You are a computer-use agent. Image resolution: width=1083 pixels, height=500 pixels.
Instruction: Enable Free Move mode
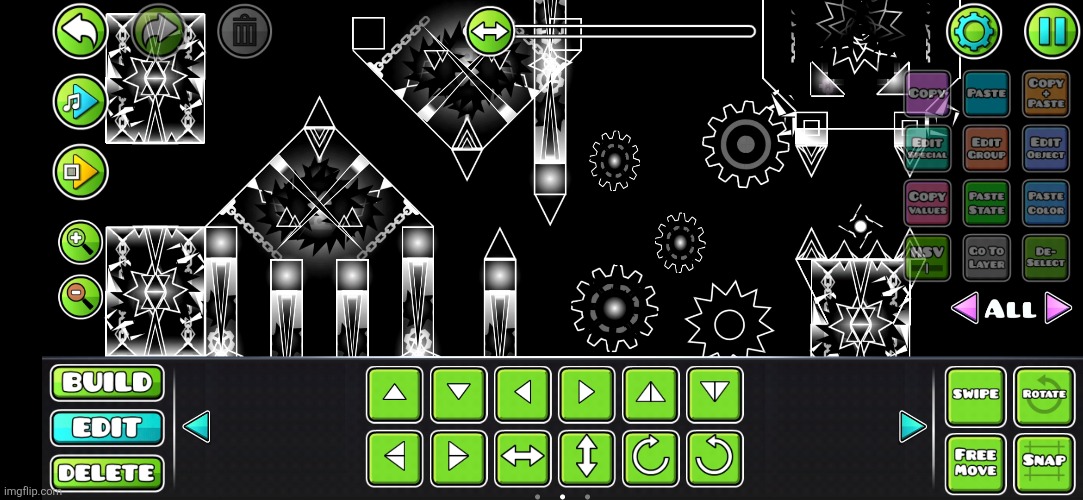976,463
